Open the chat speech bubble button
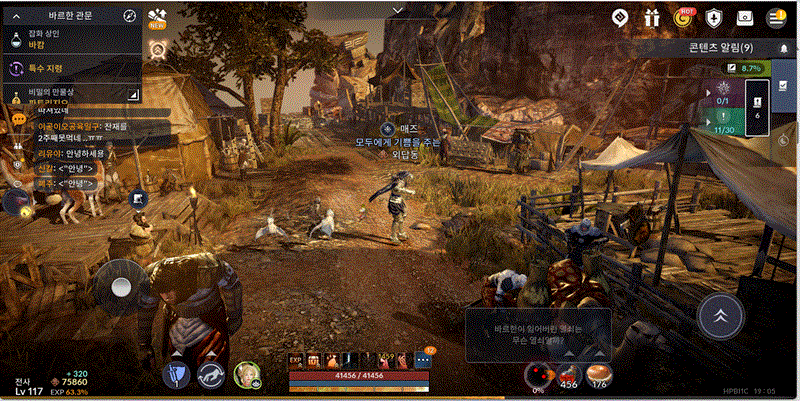This screenshot has height=401, width=800. 17,119
